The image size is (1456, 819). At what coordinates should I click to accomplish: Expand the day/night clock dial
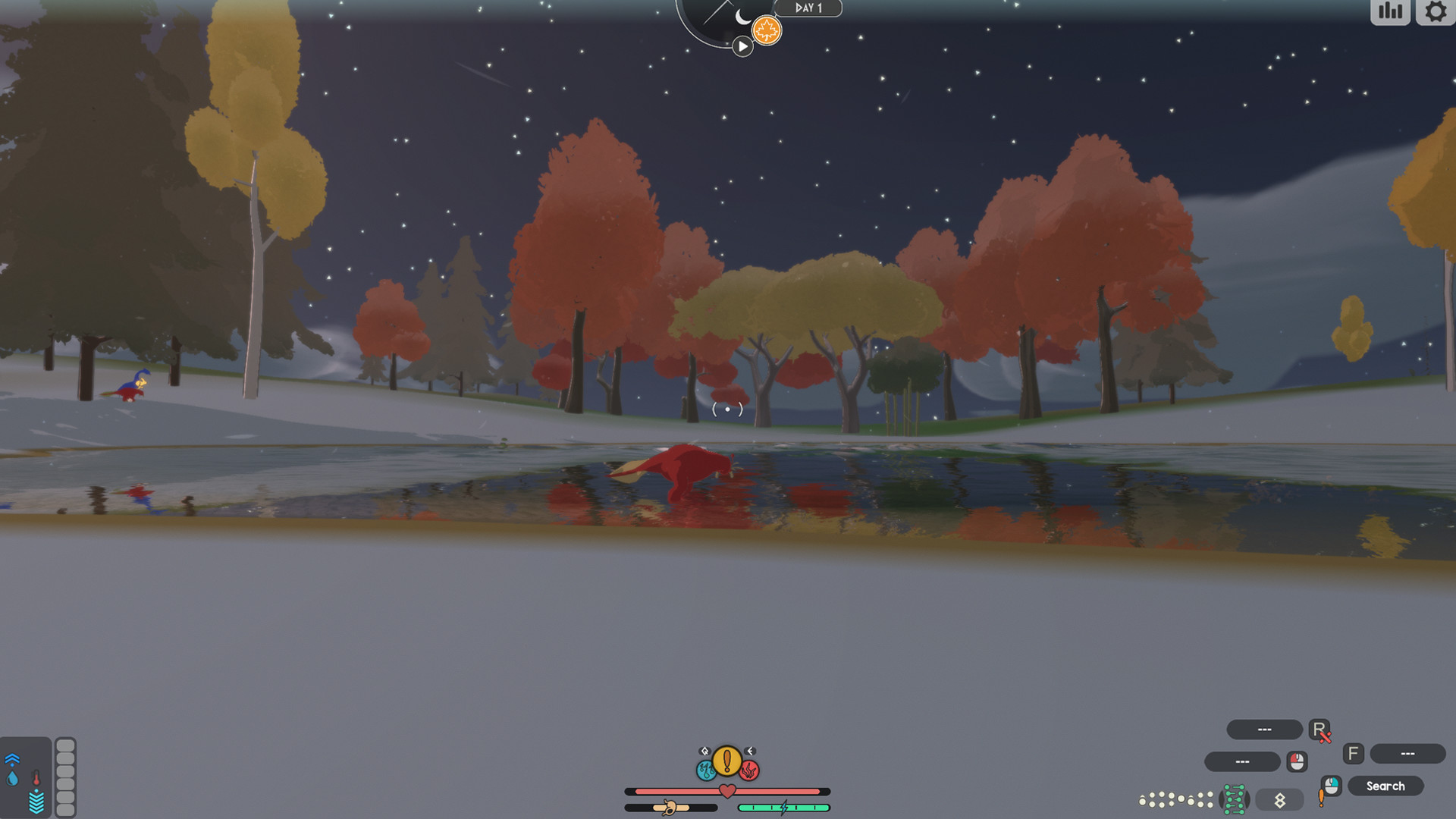pyautogui.click(x=713, y=19)
